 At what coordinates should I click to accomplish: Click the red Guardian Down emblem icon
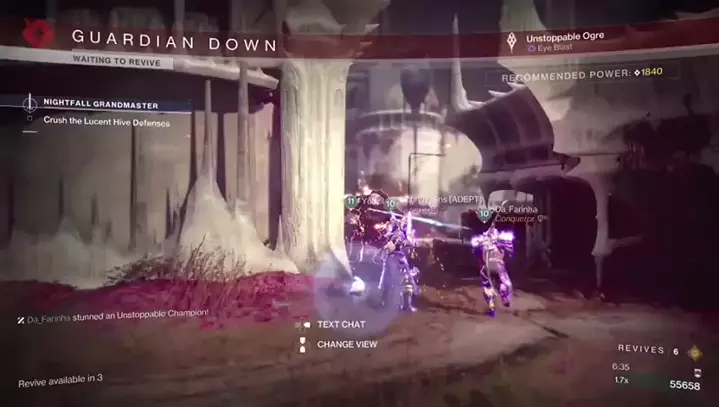tap(40, 35)
